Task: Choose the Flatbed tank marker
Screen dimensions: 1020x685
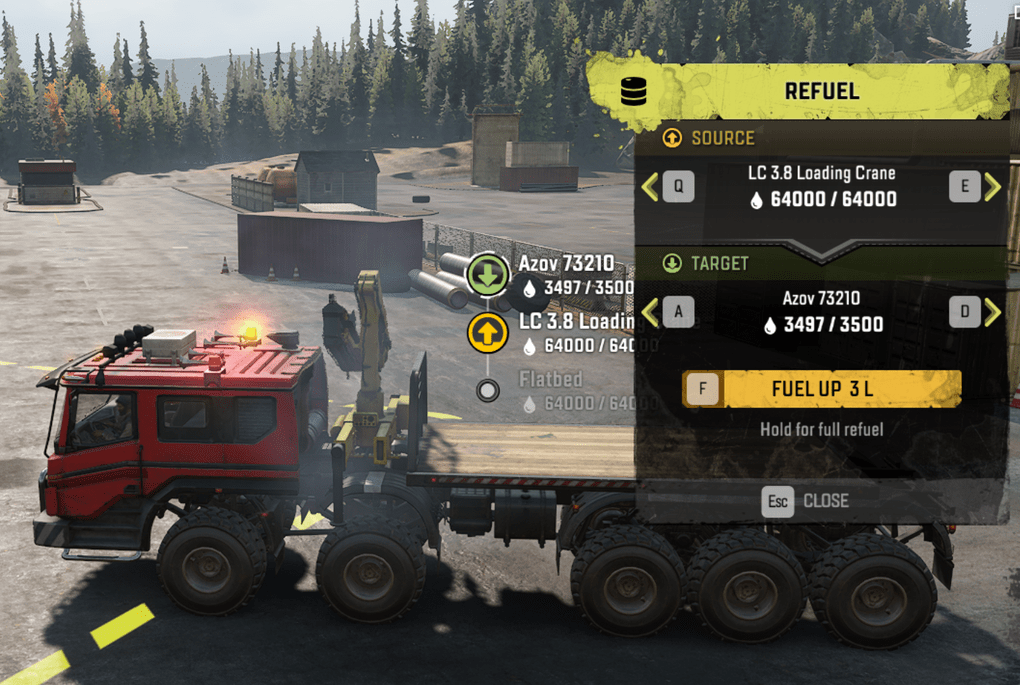Action: point(488,391)
